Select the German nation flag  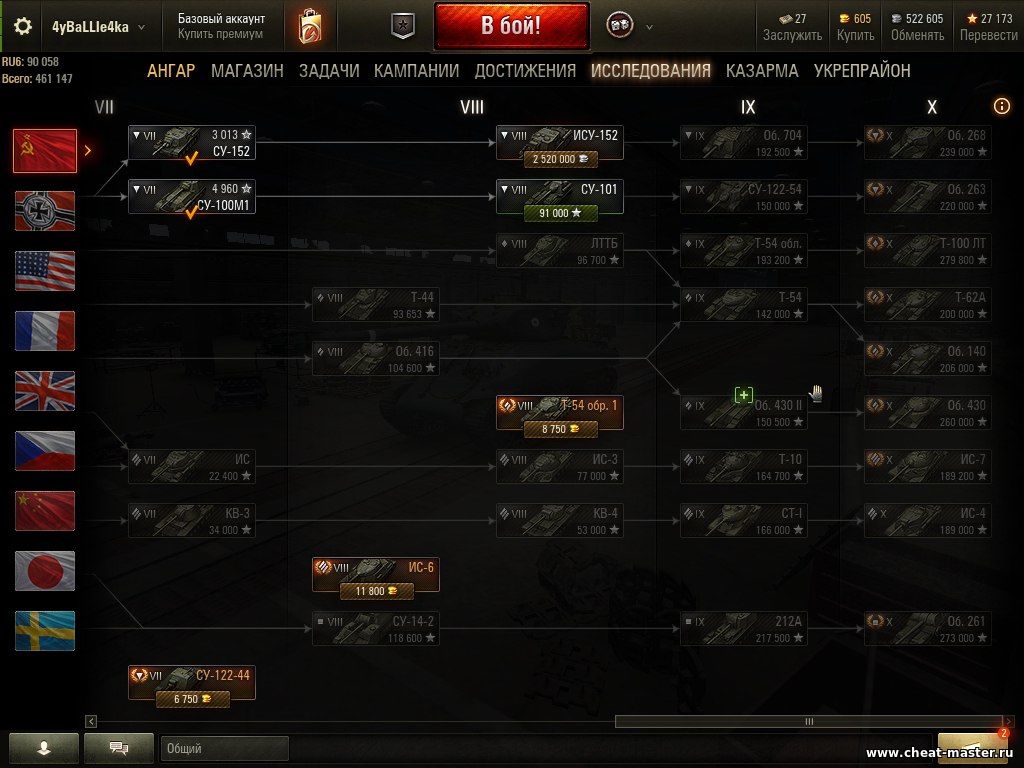pyautogui.click(x=45, y=211)
